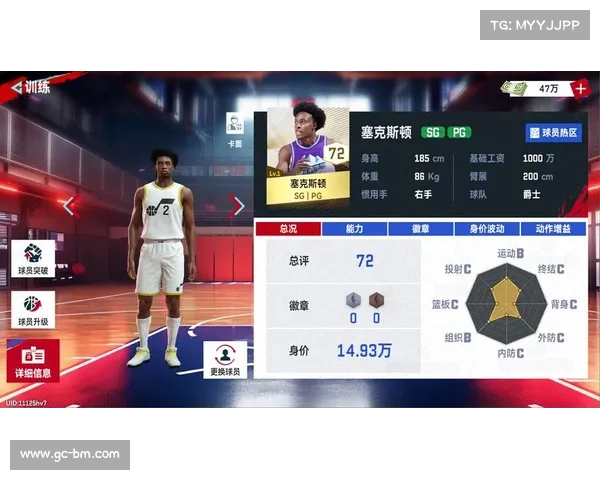
Task: Switch to the 能力 abilities tab
Action: (x=354, y=229)
